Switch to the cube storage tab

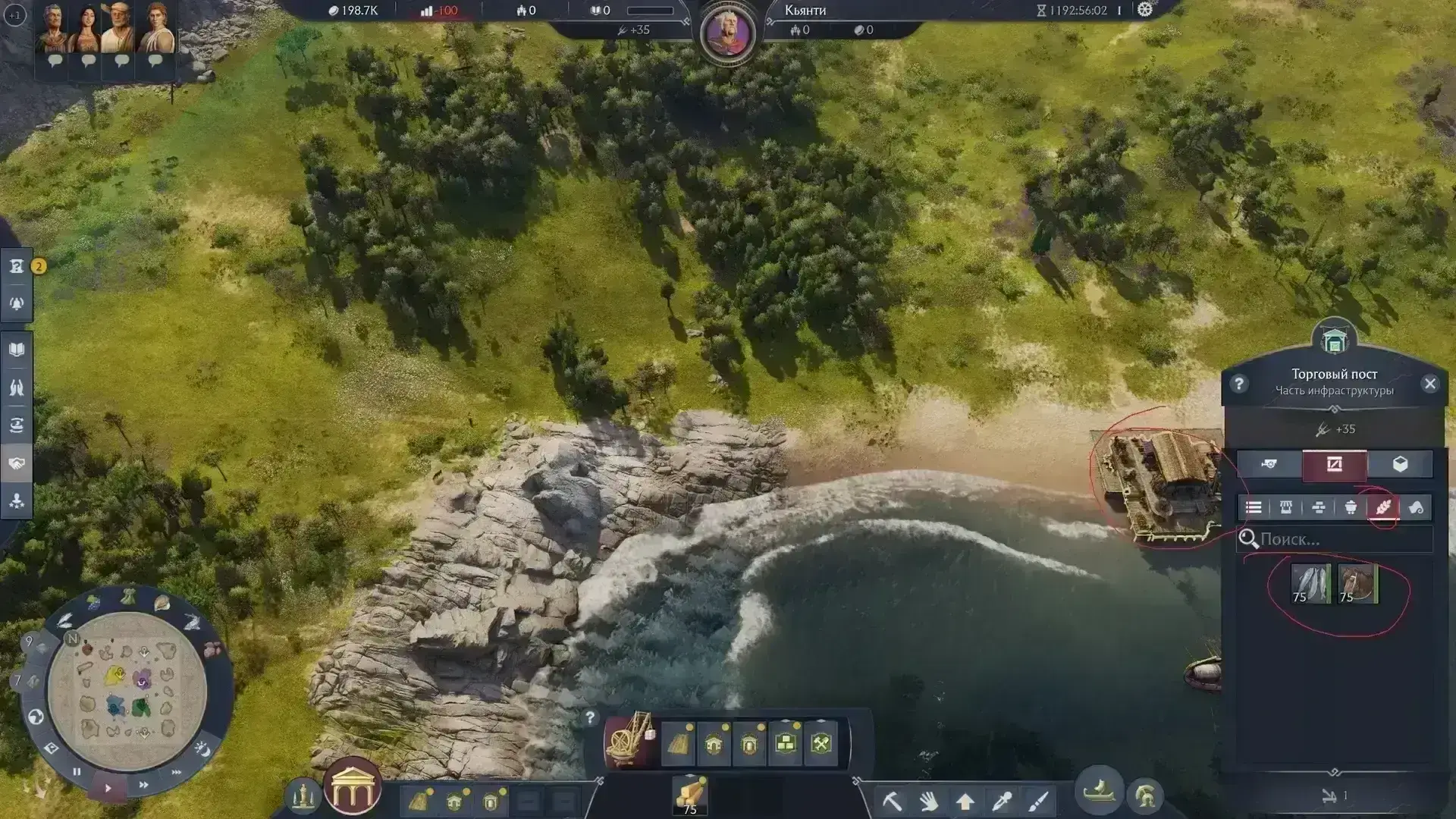pyautogui.click(x=1400, y=464)
